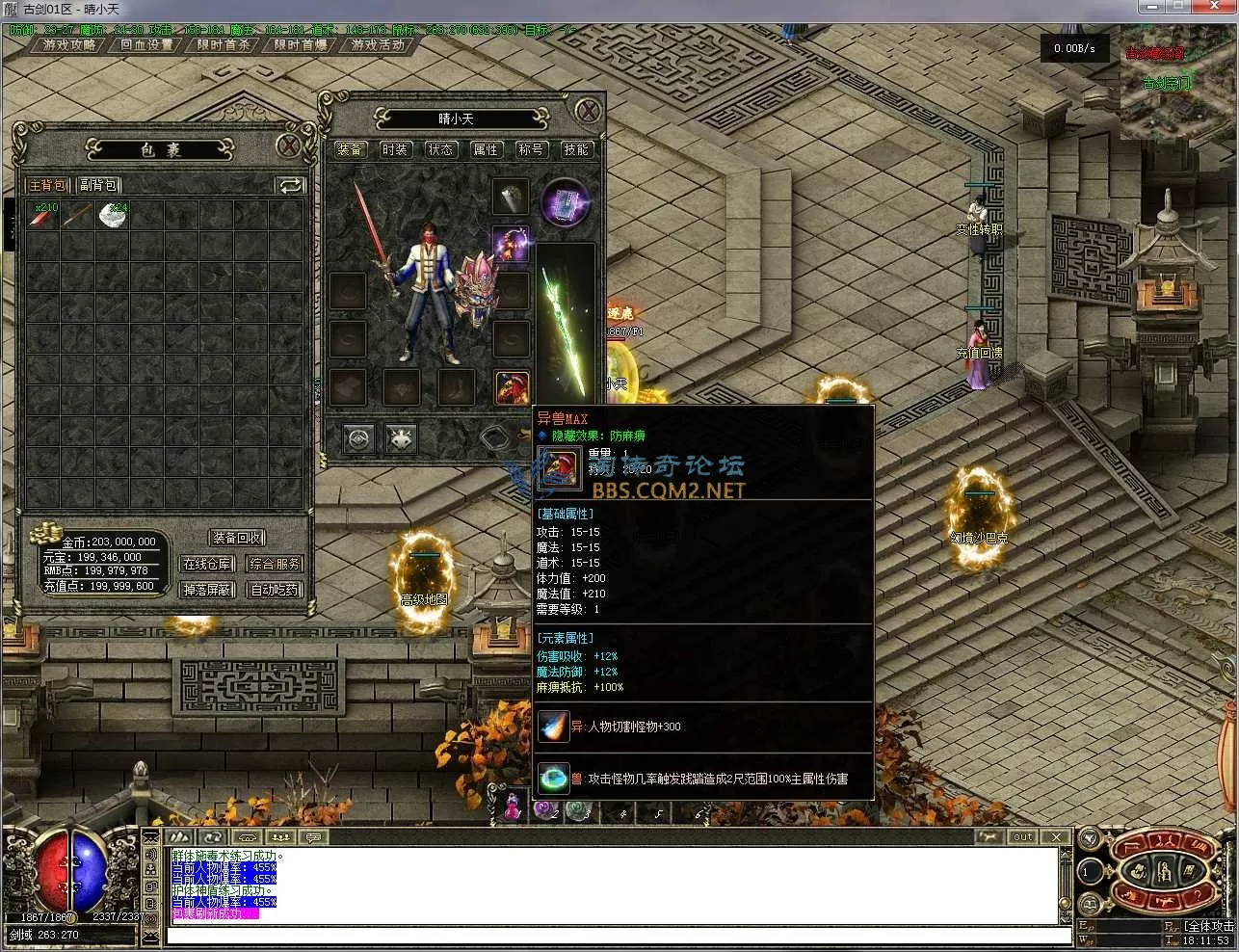Open the 技能 skills tab
Viewport: 1239px width, 952px height.
coord(576,149)
